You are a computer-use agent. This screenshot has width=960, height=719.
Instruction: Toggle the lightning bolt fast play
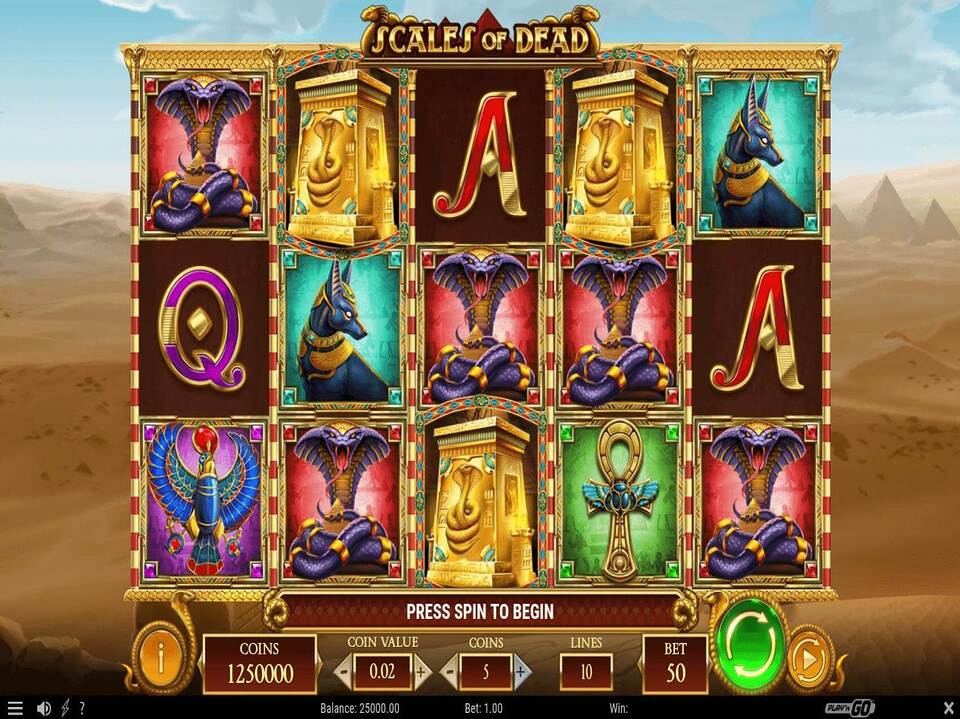64,708
